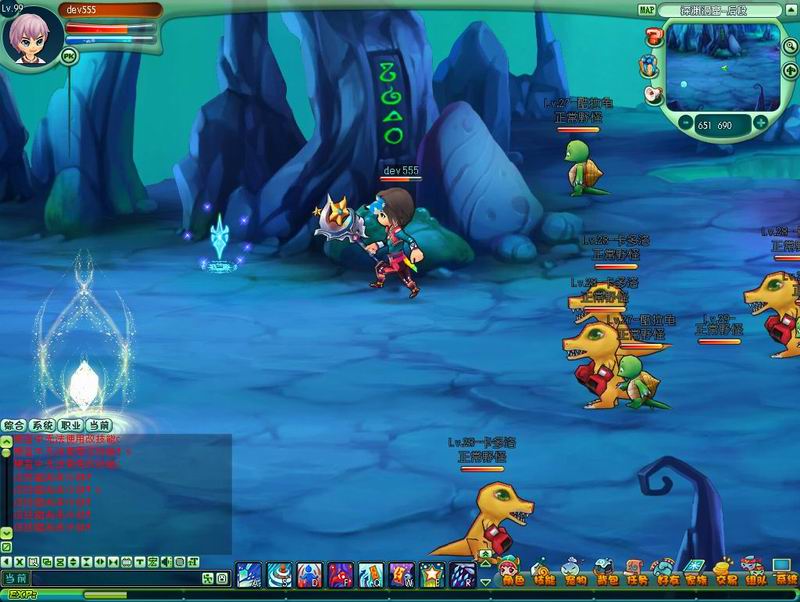Zoom in the minimap with the plus button
This screenshot has width=800, height=602.
[760, 123]
